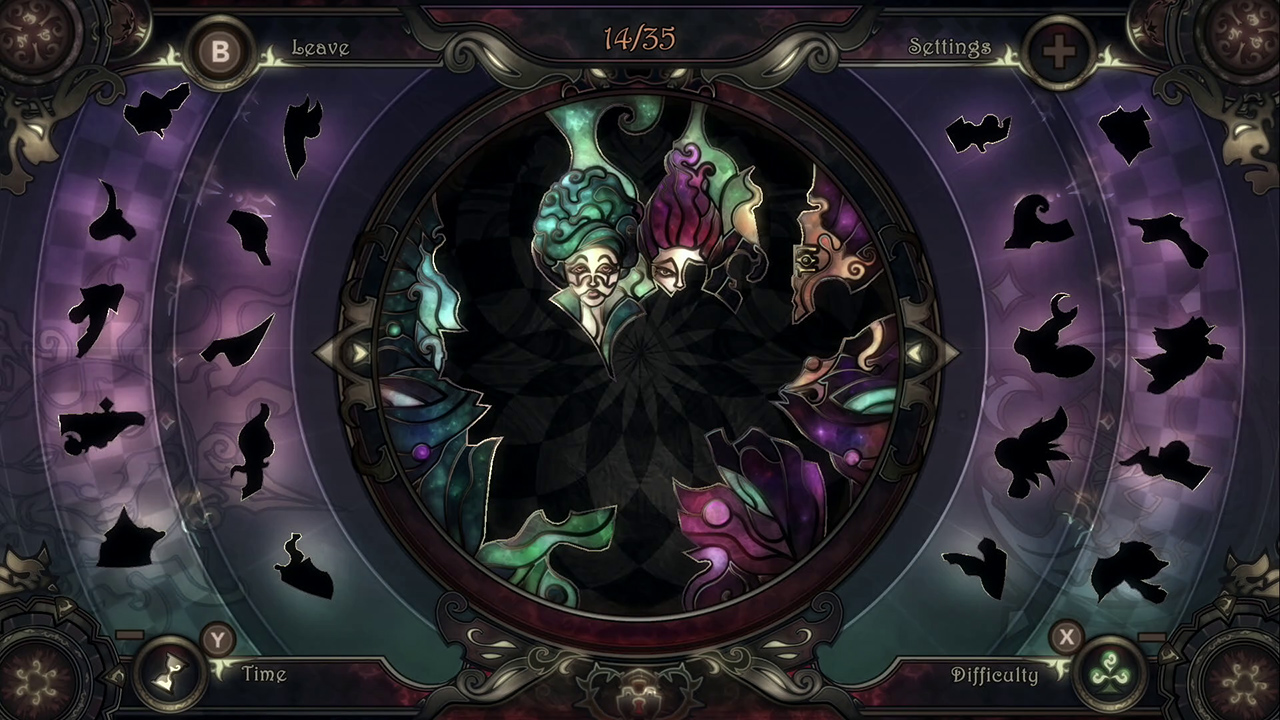Image resolution: width=1280 pixels, height=720 pixels.
Task: Click the Difficulty label at bottom-right
Action: click(x=1001, y=675)
